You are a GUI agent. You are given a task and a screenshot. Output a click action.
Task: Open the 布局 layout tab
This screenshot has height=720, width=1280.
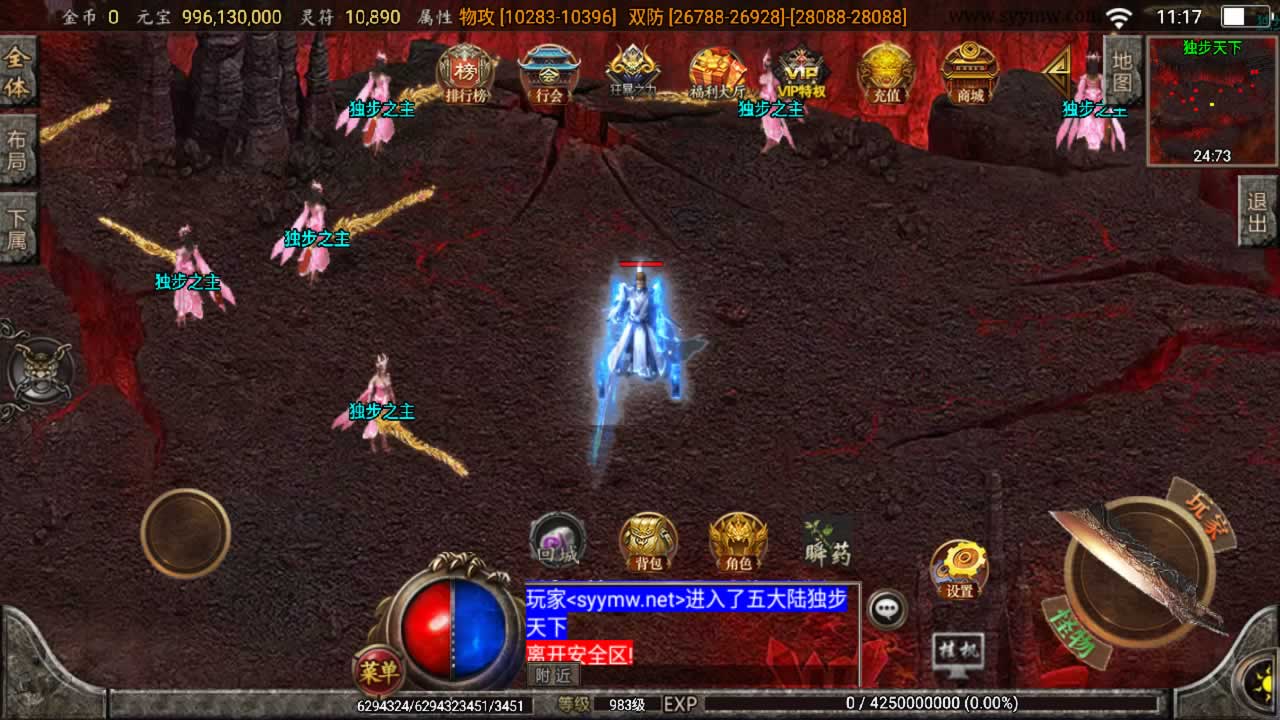tap(18, 150)
